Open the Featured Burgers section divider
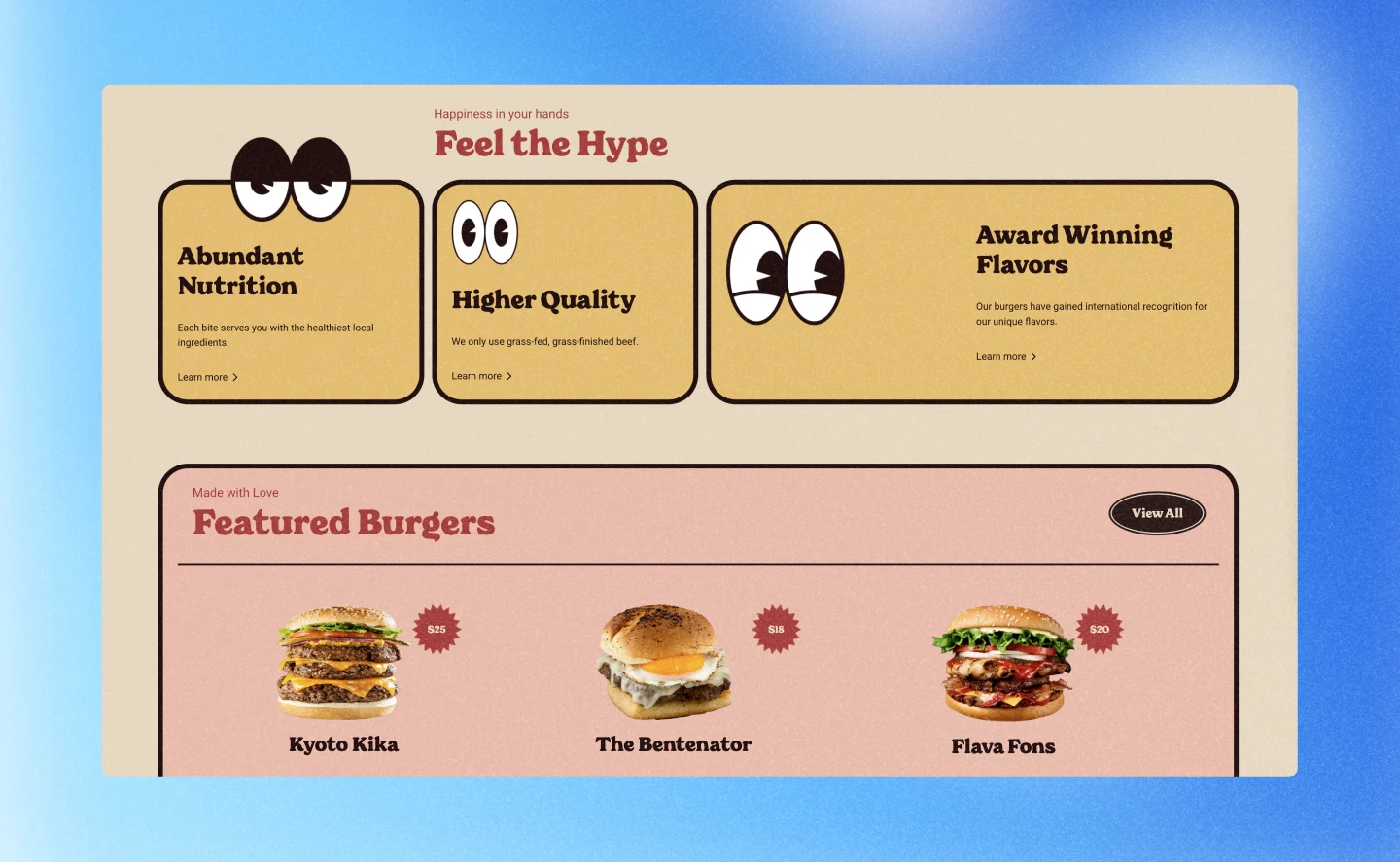The height and width of the screenshot is (862, 1400). pos(698,563)
